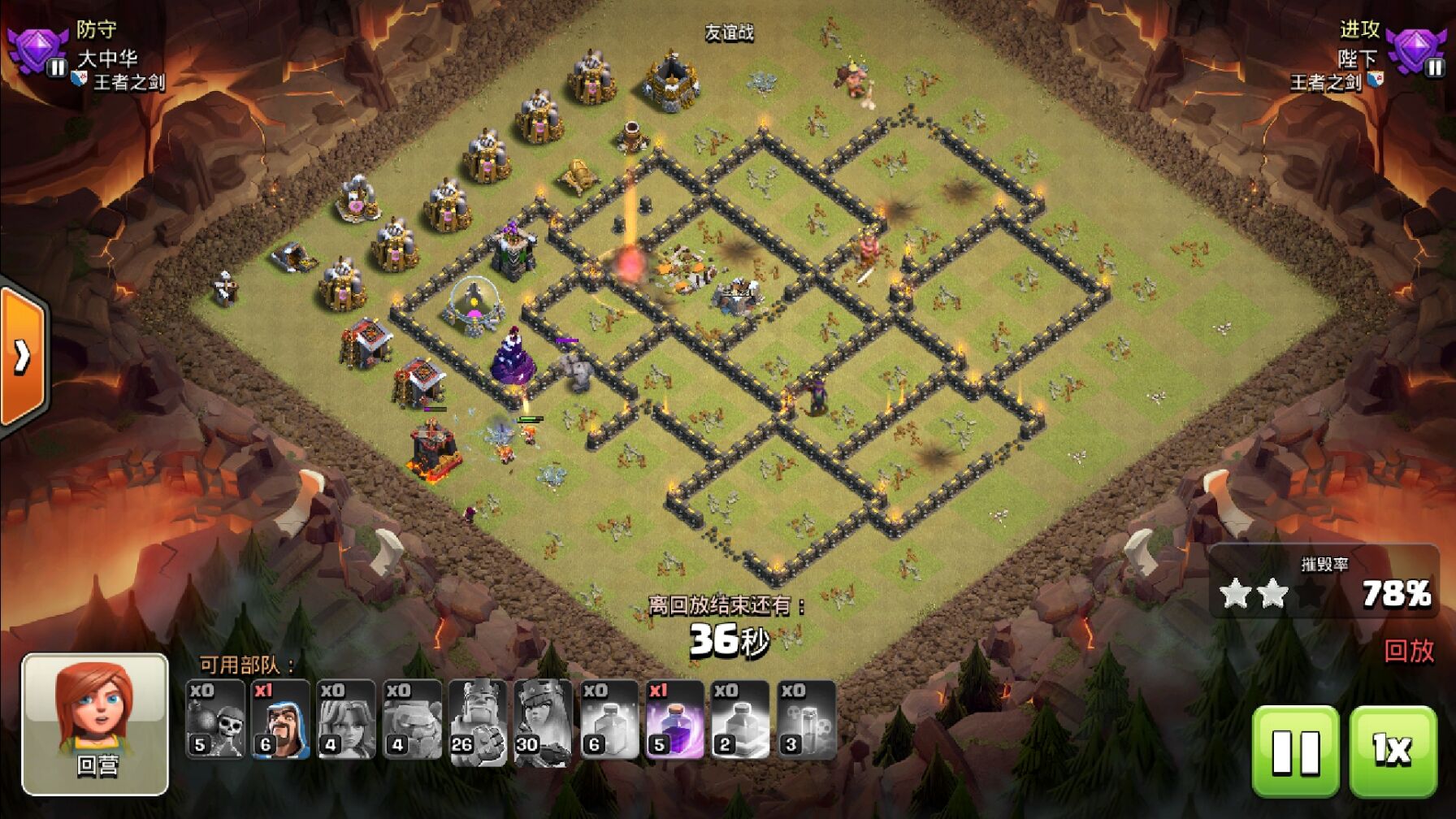Choose the purple Rage spell slot

click(675, 720)
